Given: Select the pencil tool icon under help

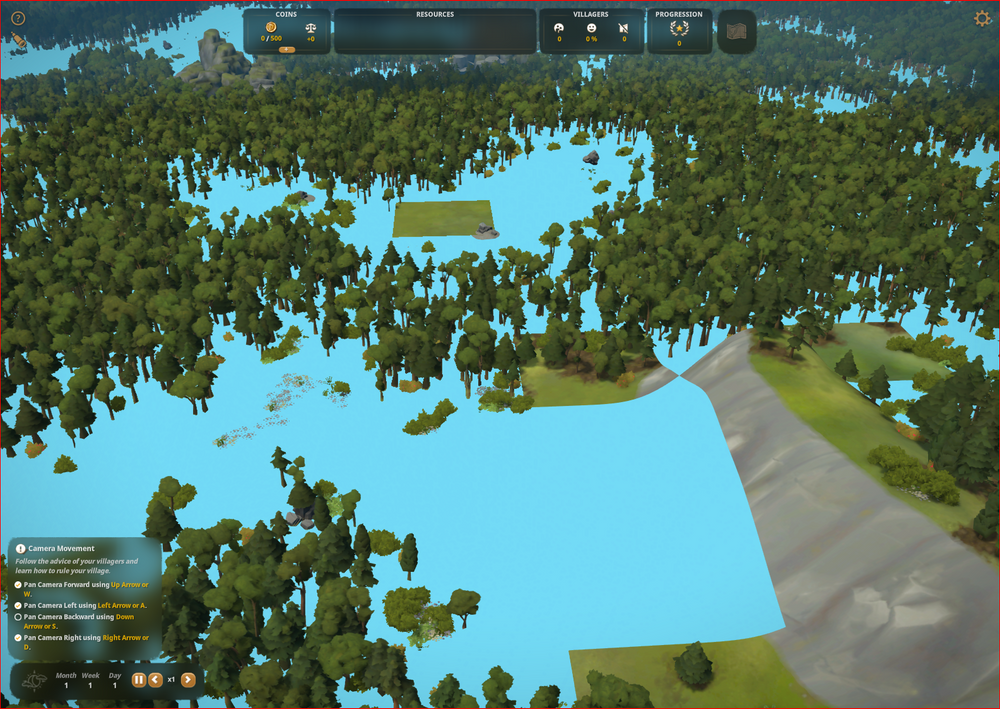Looking at the screenshot, I should (19, 41).
